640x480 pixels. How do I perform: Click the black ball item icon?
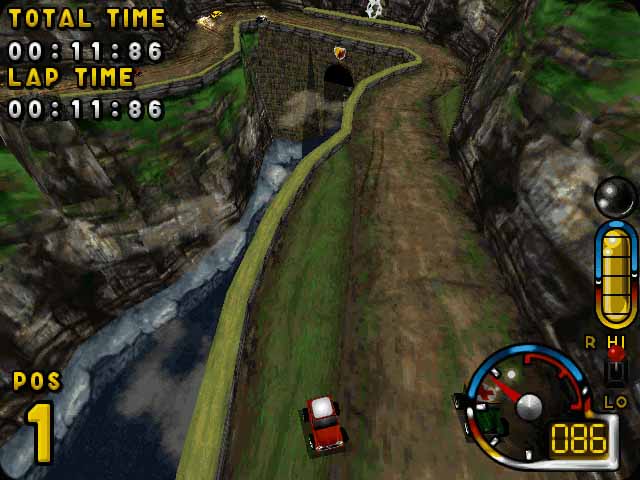(614, 196)
